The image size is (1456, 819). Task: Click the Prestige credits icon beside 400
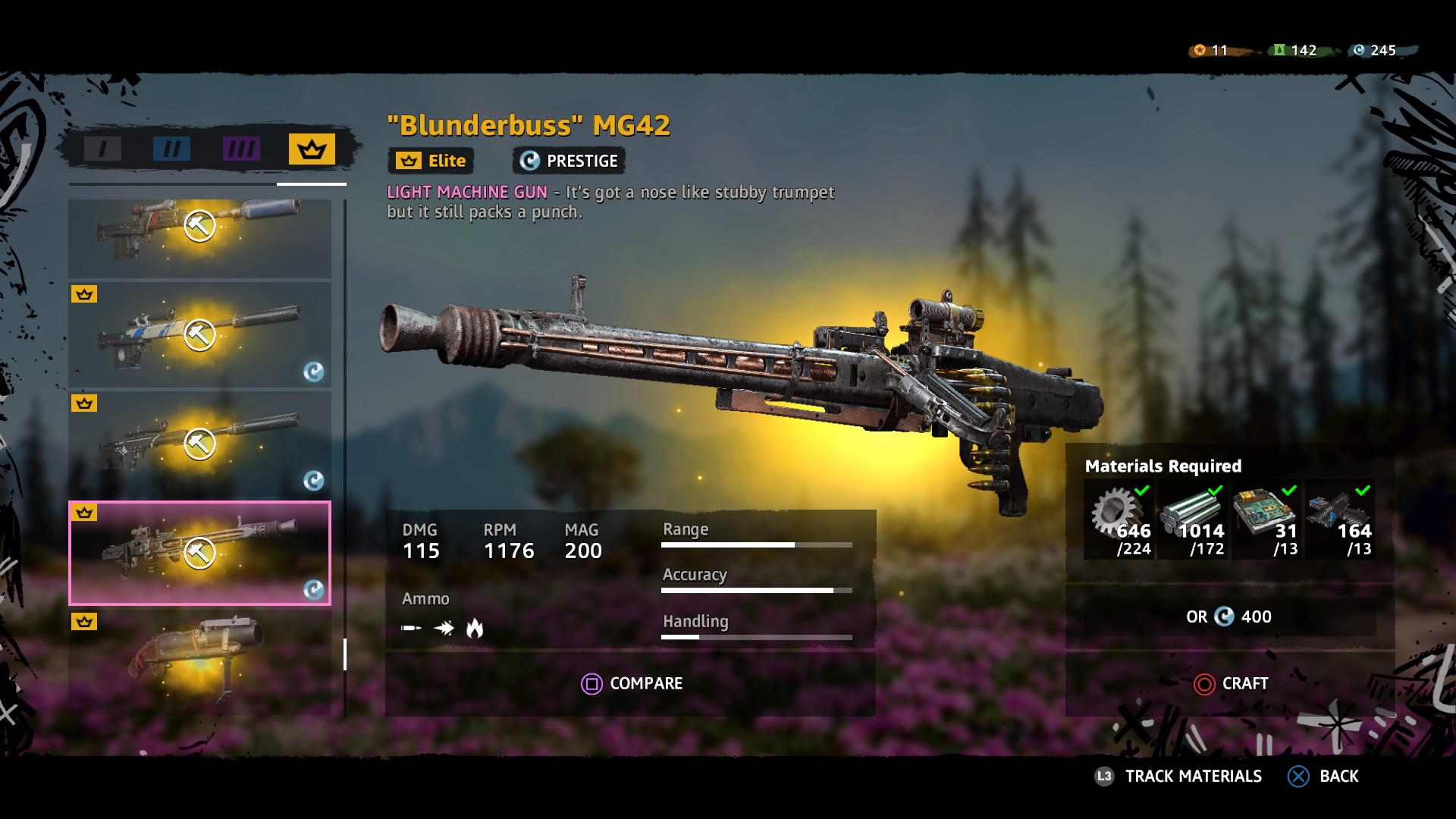tap(1226, 617)
